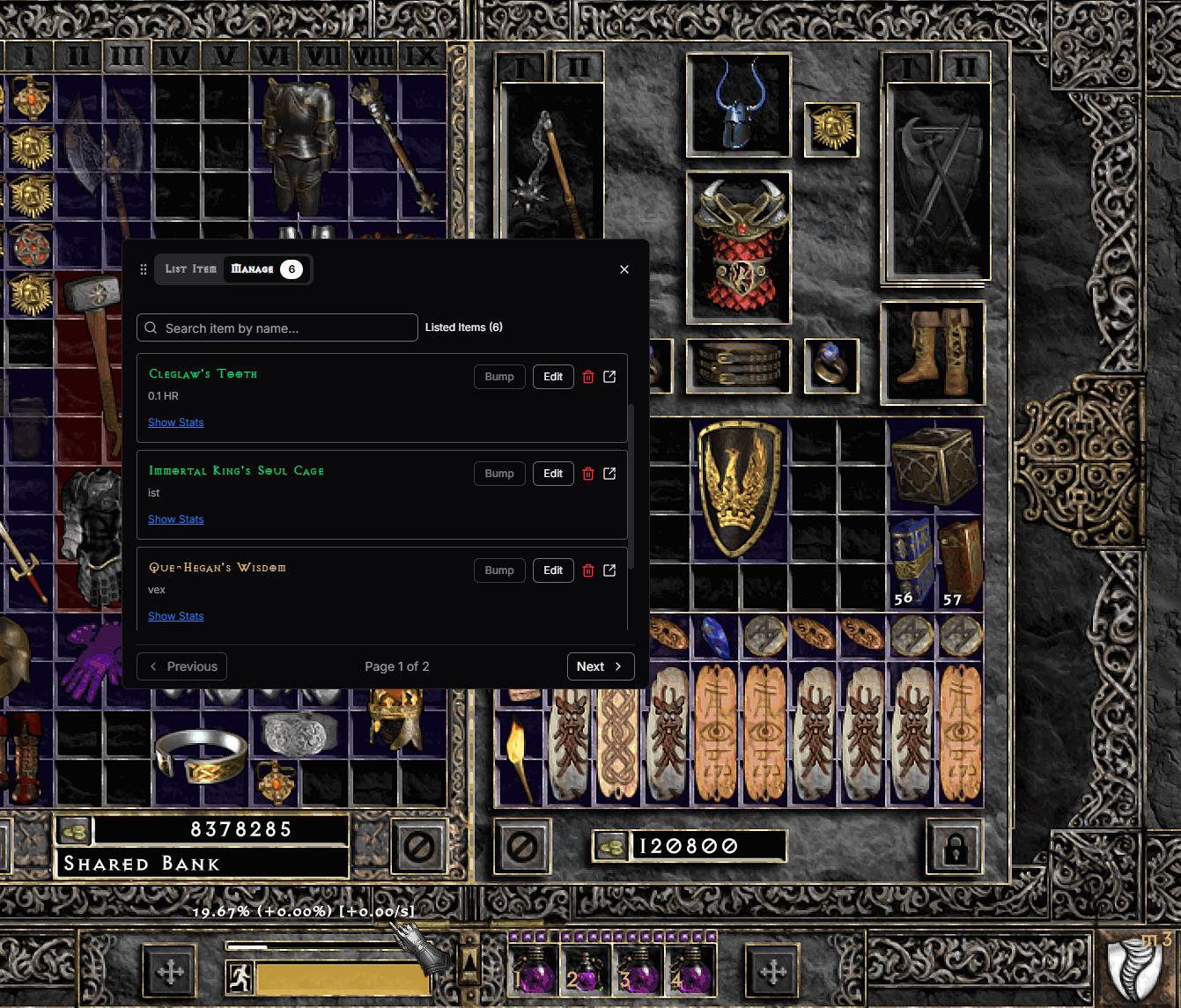Pick the equipped boots slot
The height and width of the screenshot is (1008, 1181).
click(x=932, y=353)
